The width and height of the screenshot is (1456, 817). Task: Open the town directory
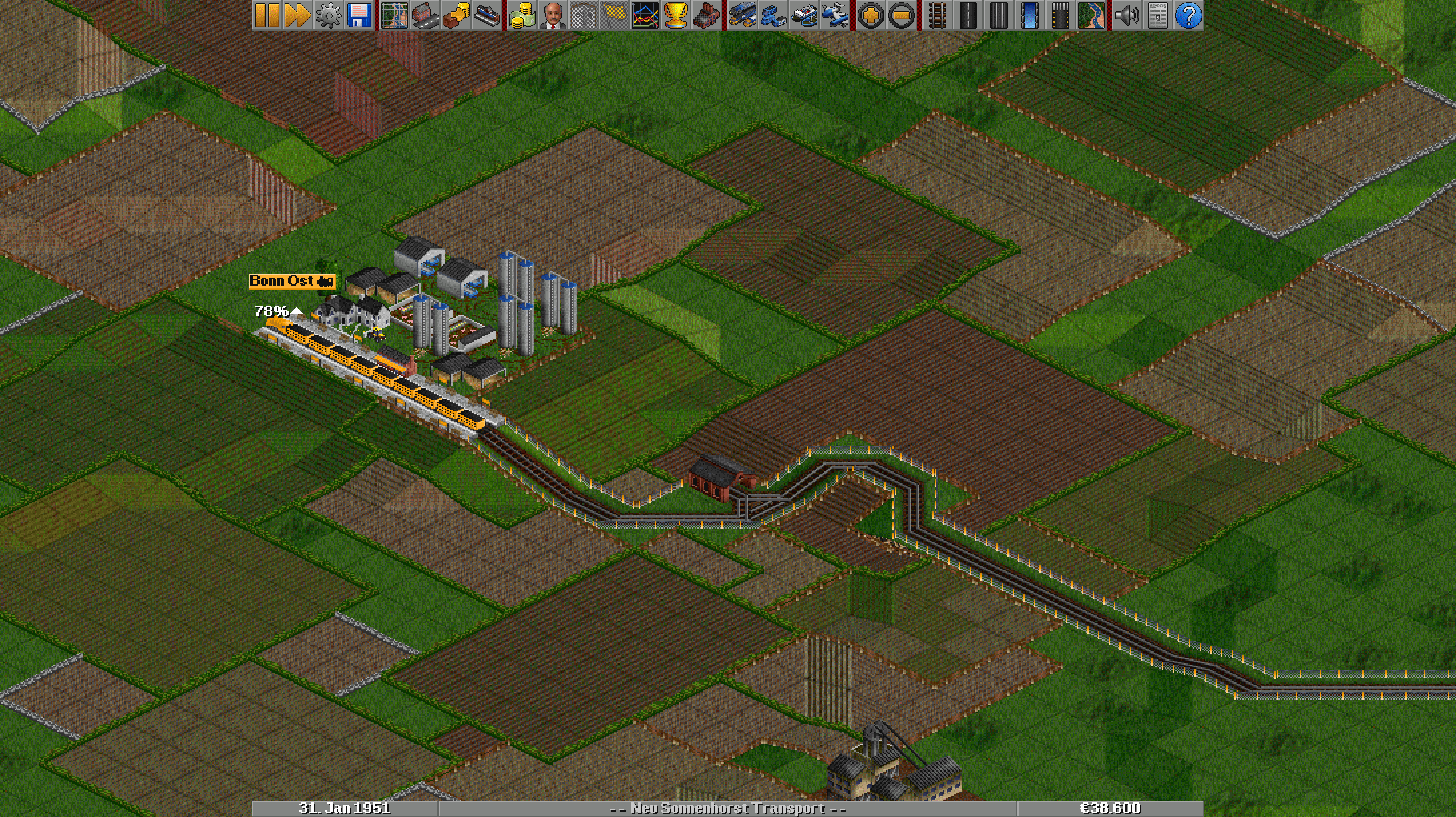[x=425, y=15]
